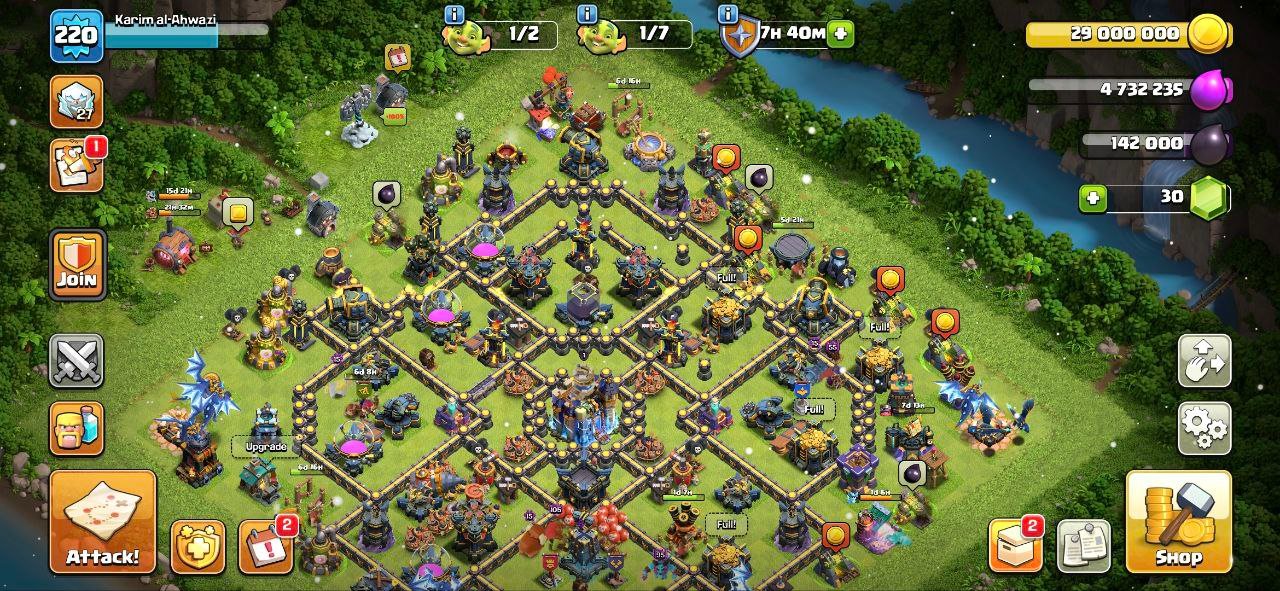Join a clan via Join shield

pos(77,264)
